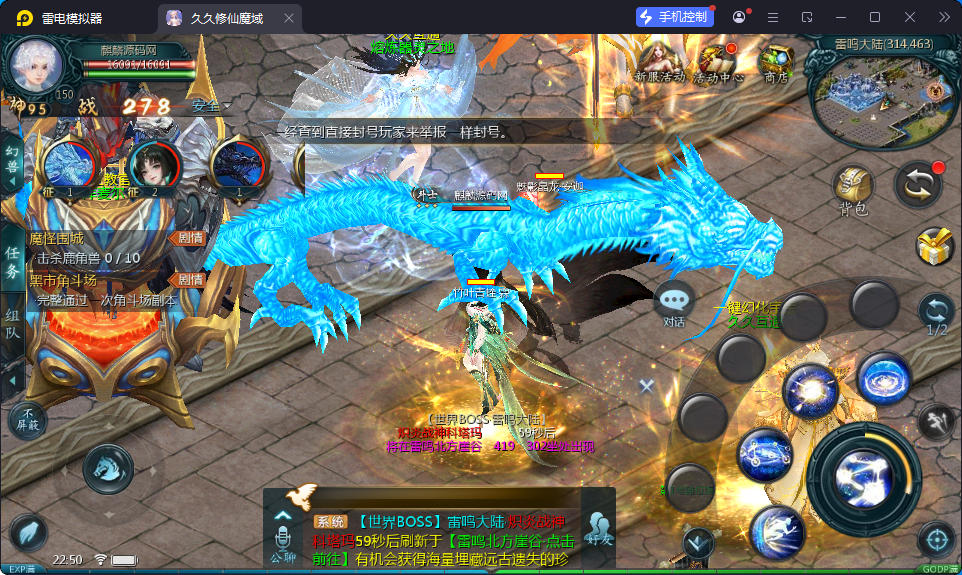The width and height of the screenshot is (962, 575).
Task: Toggle the 1/2 skill page switch
Action: click(x=936, y=313)
